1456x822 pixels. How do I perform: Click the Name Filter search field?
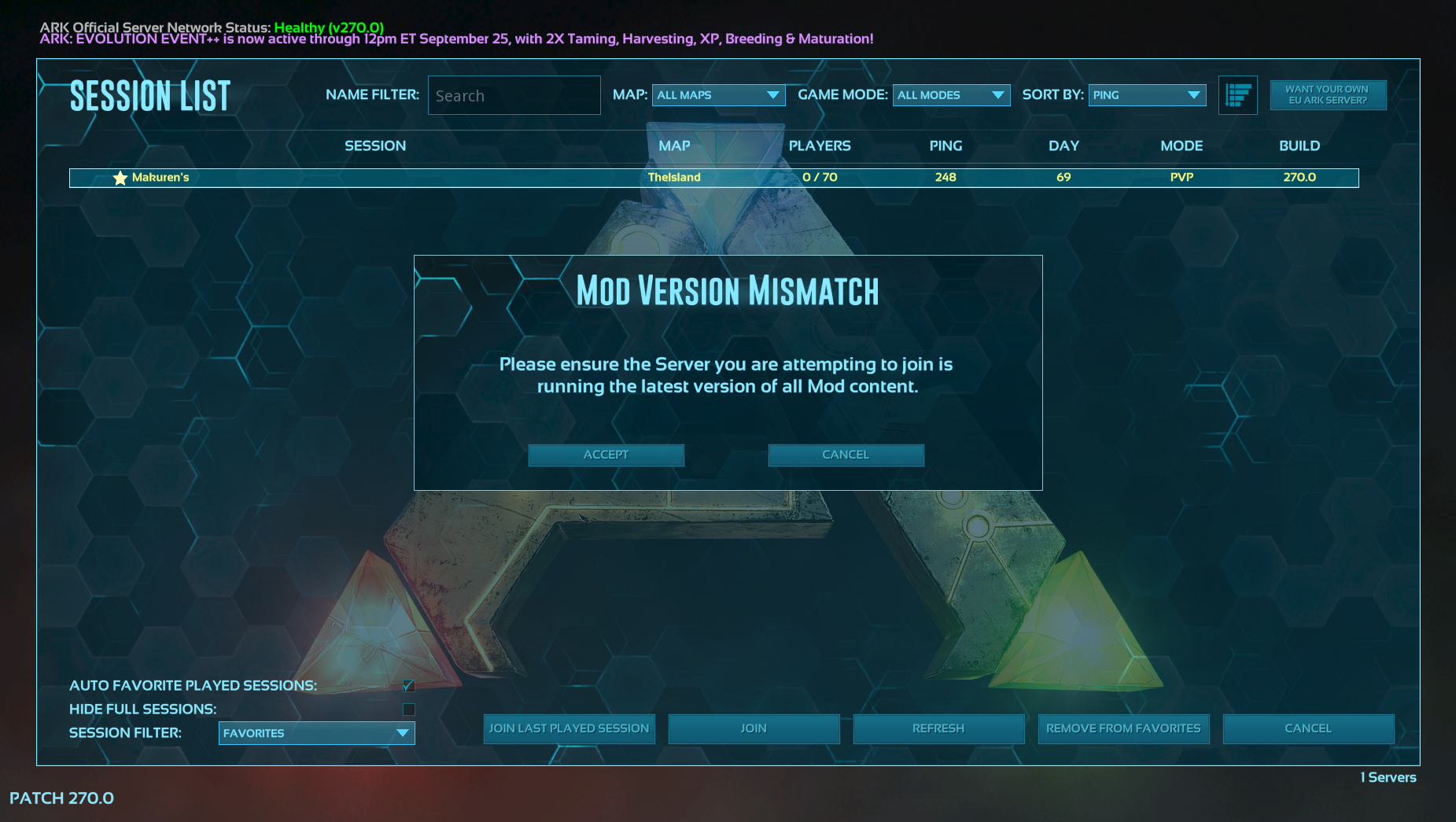click(514, 96)
